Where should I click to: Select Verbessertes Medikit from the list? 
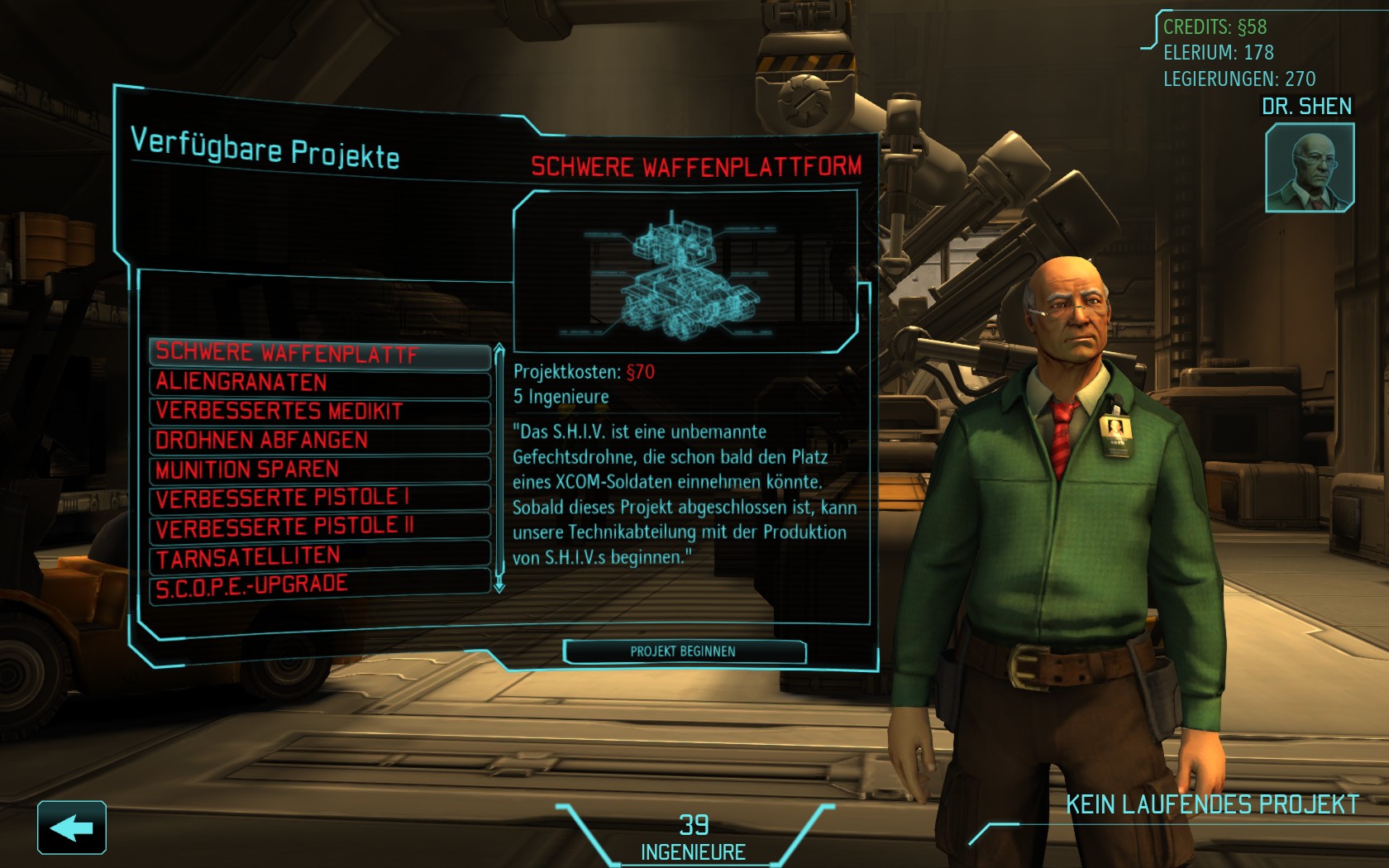[x=320, y=412]
